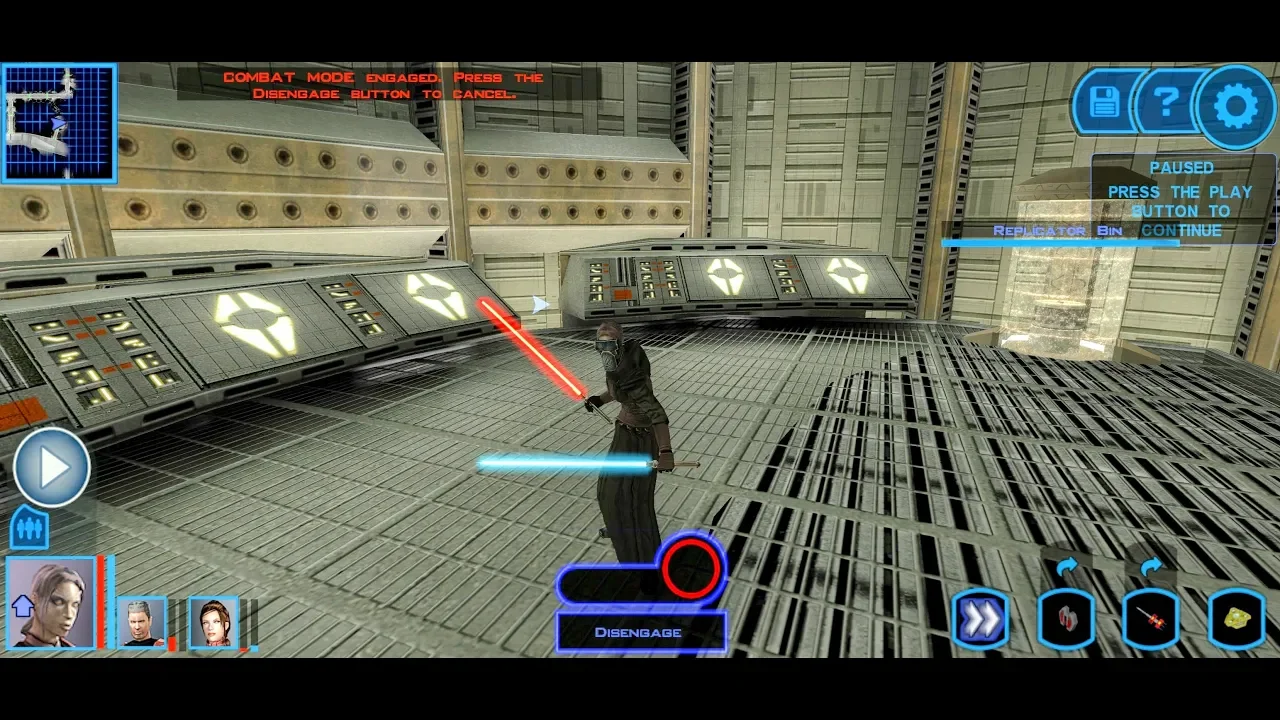Image resolution: width=1280 pixels, height=720 pixels.
Task: Tap the play button to unpause
Action: pos(52,467)
